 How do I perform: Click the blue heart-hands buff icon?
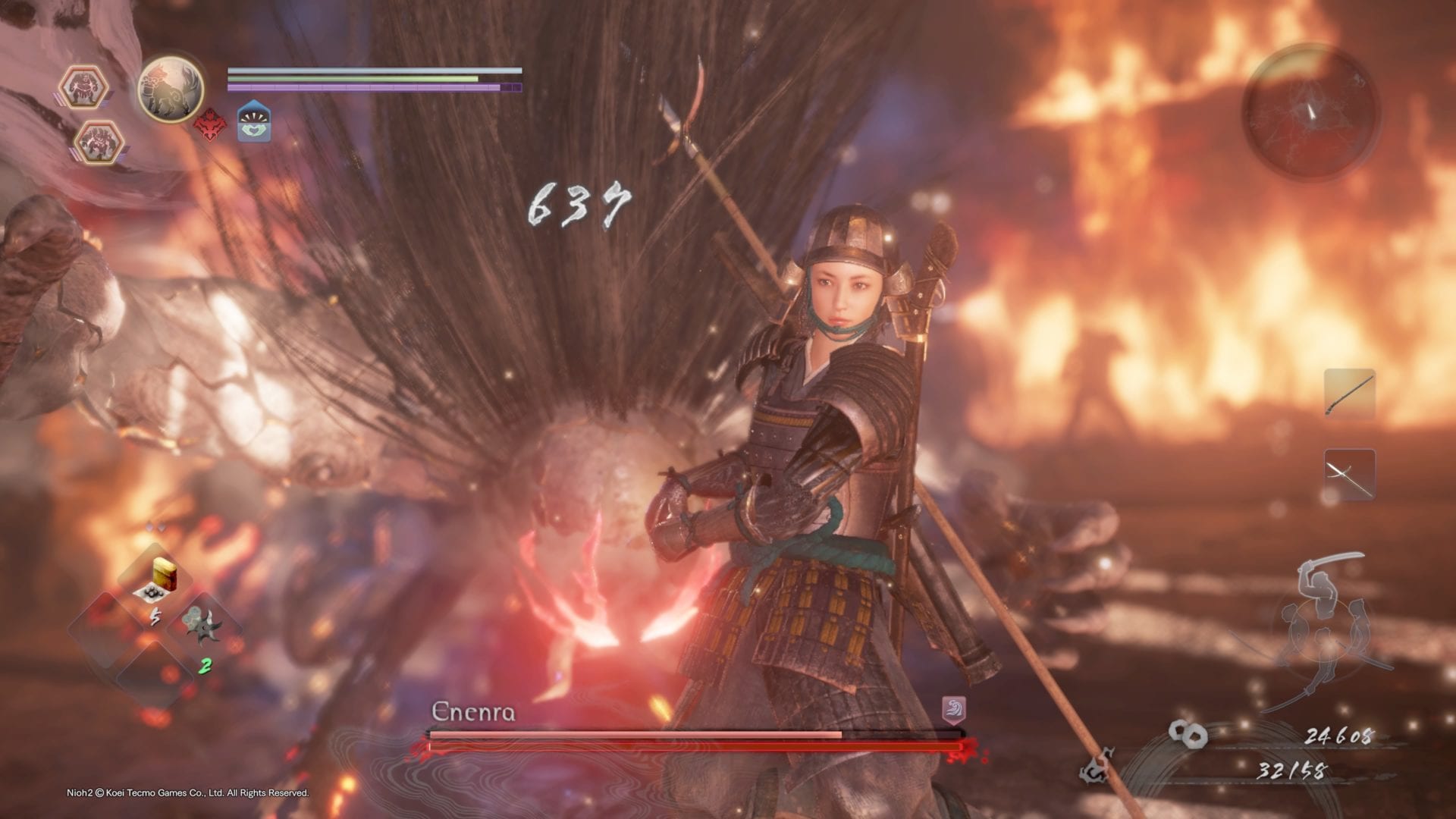point(254,124)
